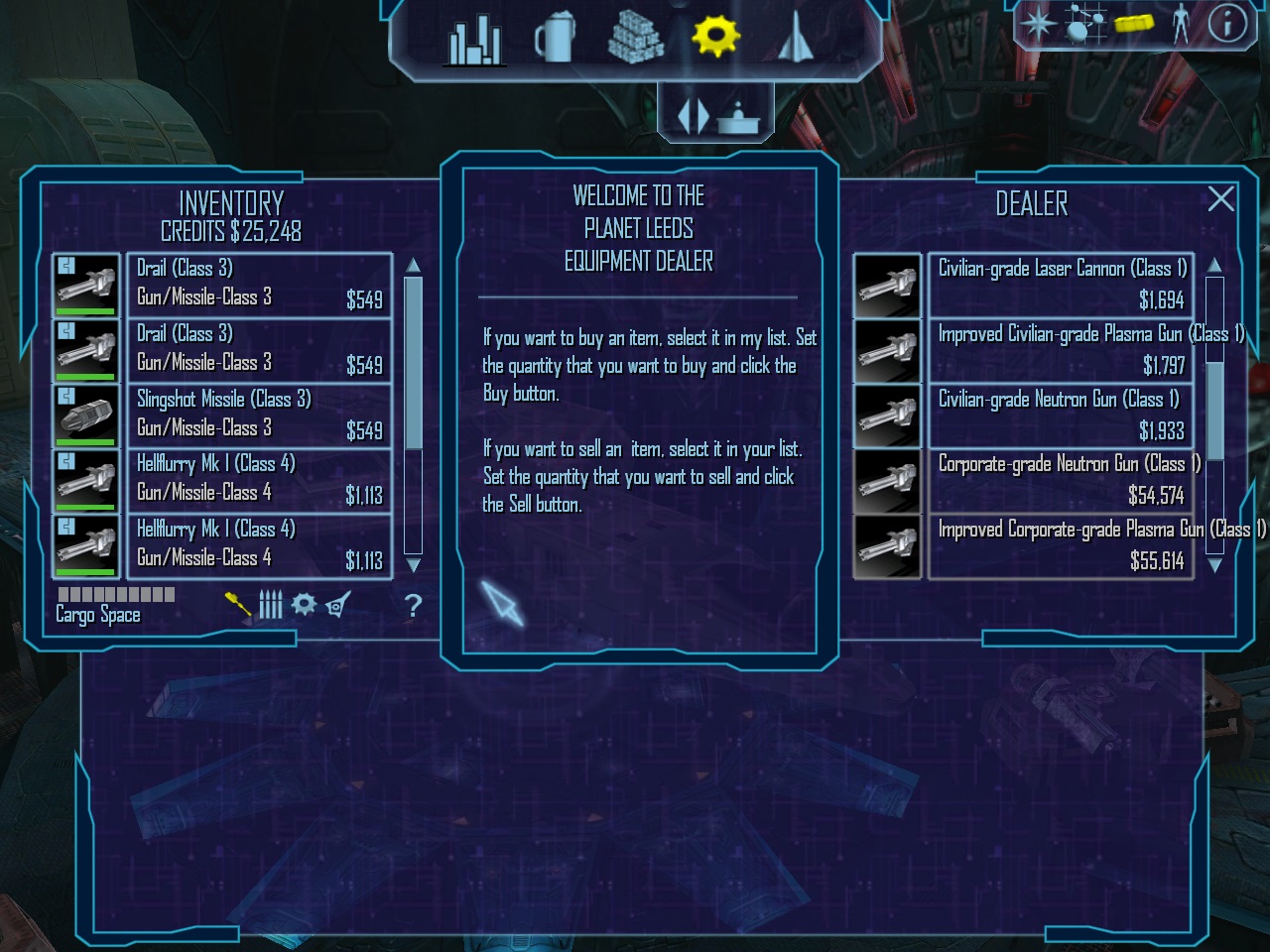Screen dimensions: 1270x952
Task: Open the reputation figure icon
Action: tap(1181, 23)
